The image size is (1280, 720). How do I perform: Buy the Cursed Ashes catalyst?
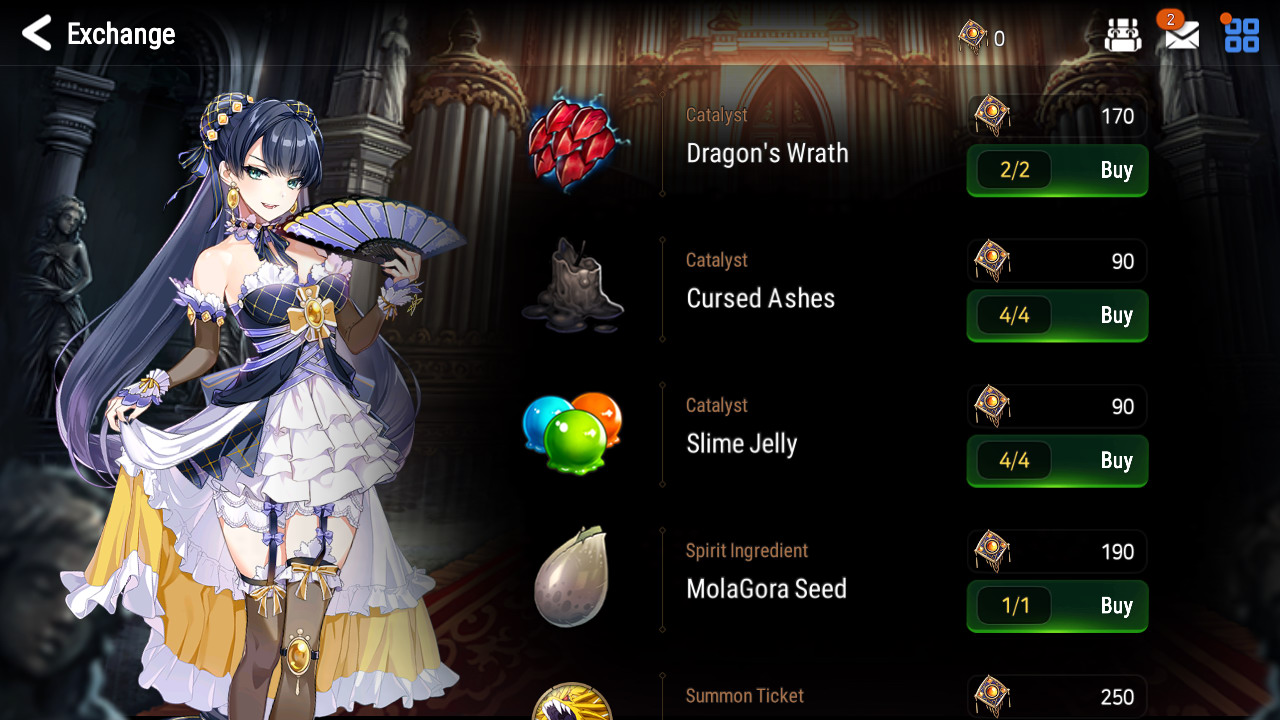click(1057, 316)
